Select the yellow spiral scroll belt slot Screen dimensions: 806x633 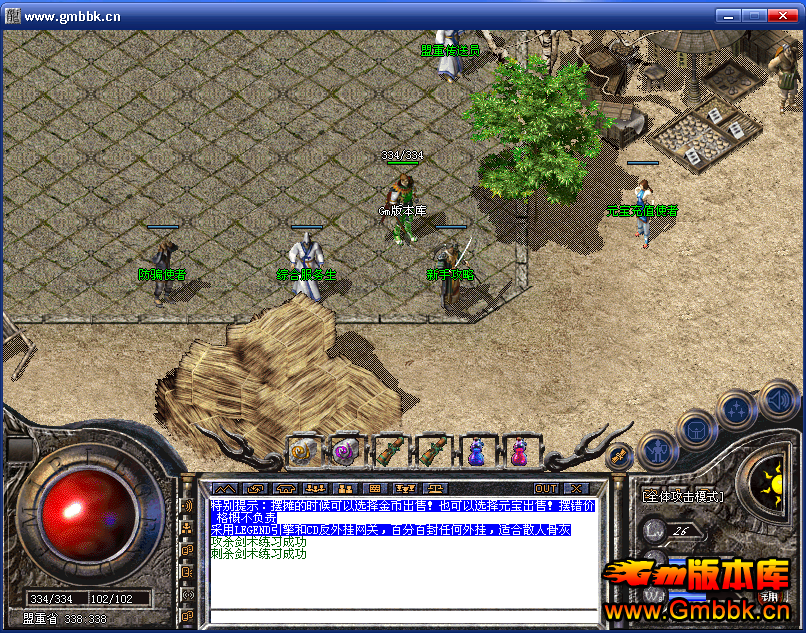click(x=302, y=451)
